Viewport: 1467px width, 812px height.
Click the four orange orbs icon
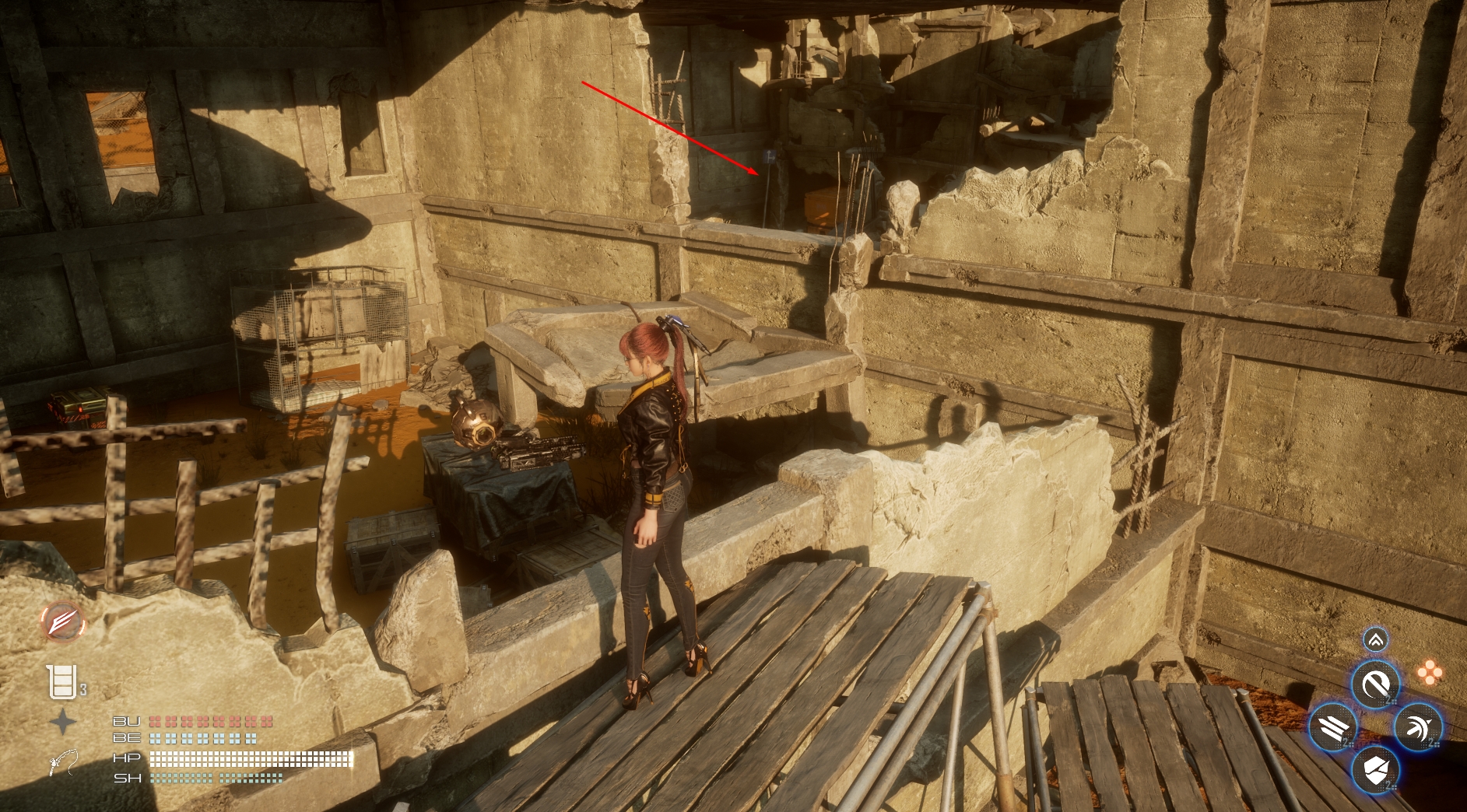click(x=1429, y=674)
